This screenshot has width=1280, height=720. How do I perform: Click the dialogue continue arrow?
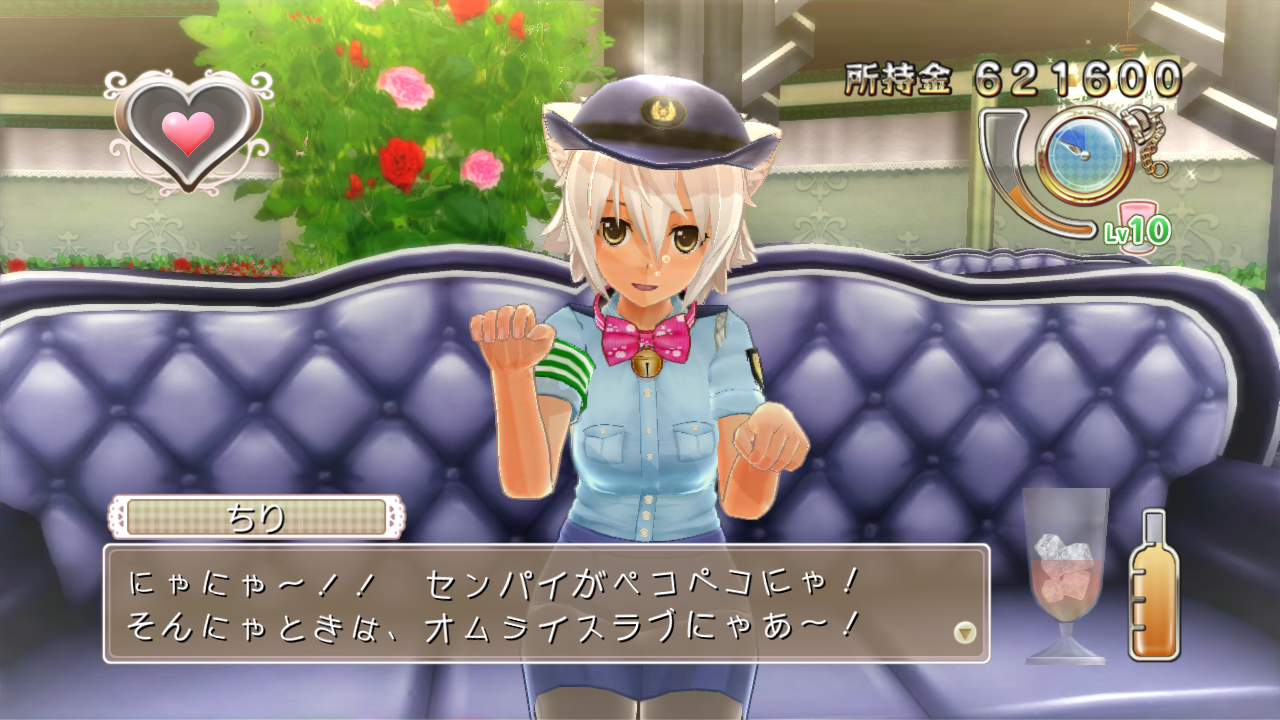tap(964, 632)
